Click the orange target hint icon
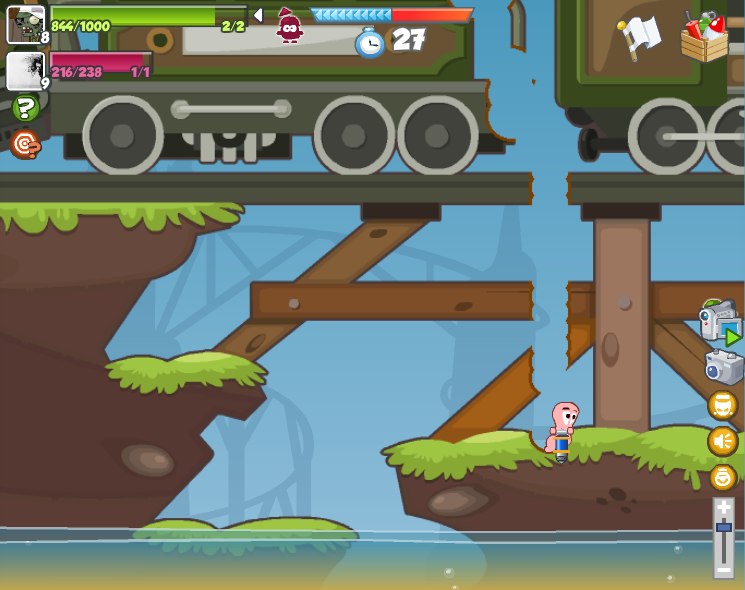The width and height of the screenshot is (745, 590). [x=25, y=145]
